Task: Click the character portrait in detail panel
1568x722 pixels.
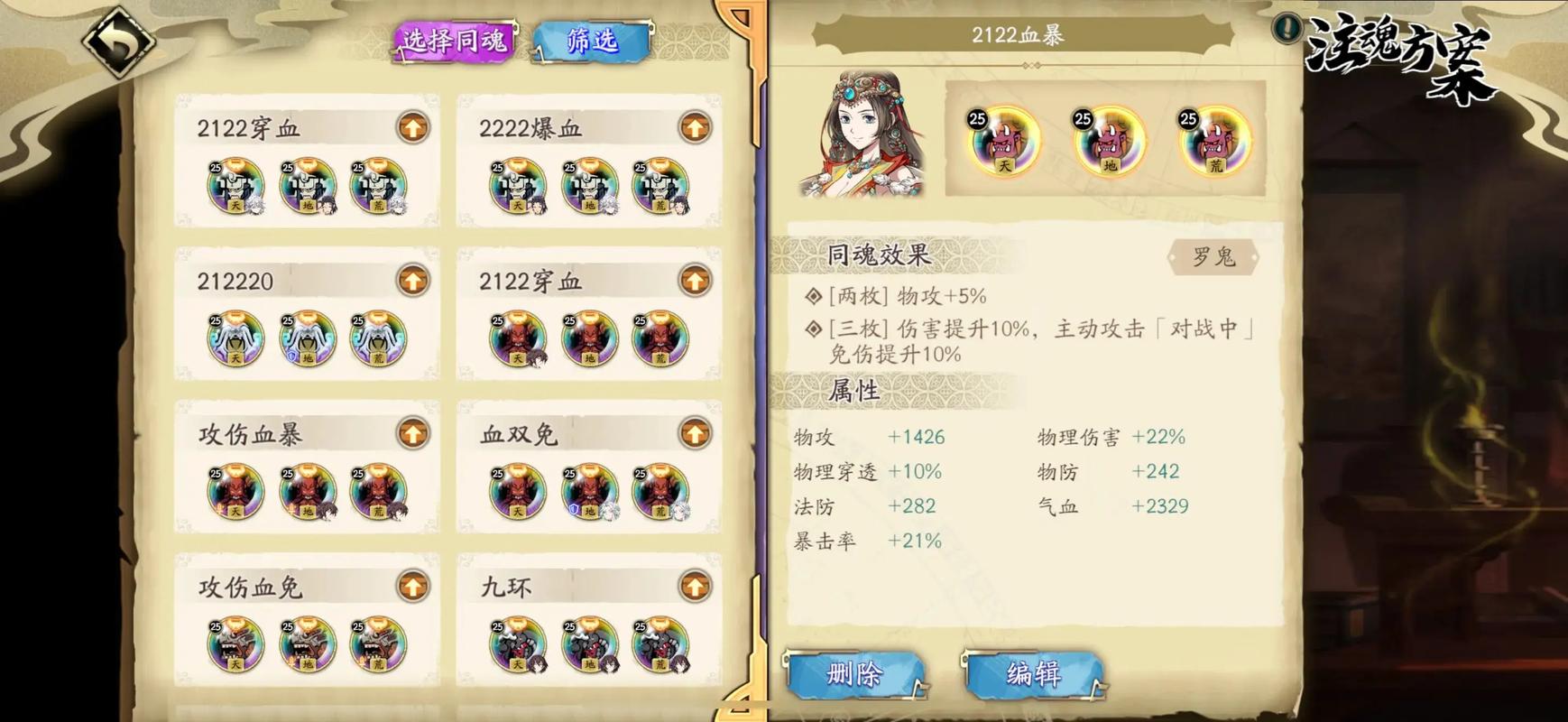Action: [860, 140]
